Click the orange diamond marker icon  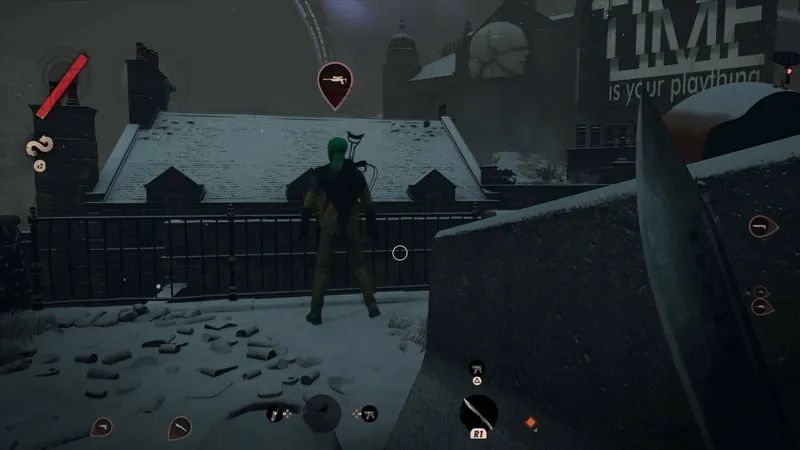tap(531, 423)
